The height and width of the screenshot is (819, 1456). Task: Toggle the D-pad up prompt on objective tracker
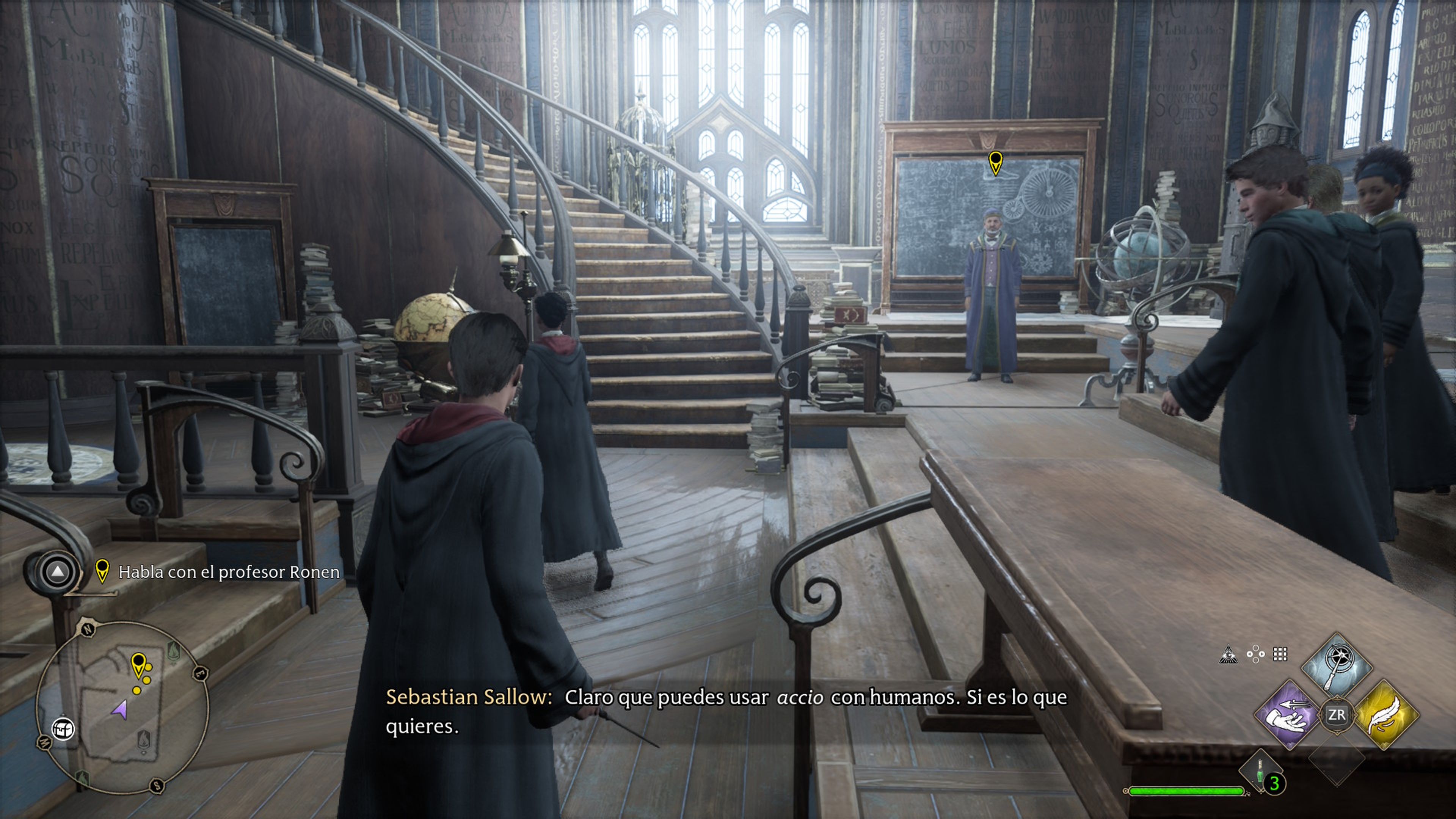click(58, 573)
